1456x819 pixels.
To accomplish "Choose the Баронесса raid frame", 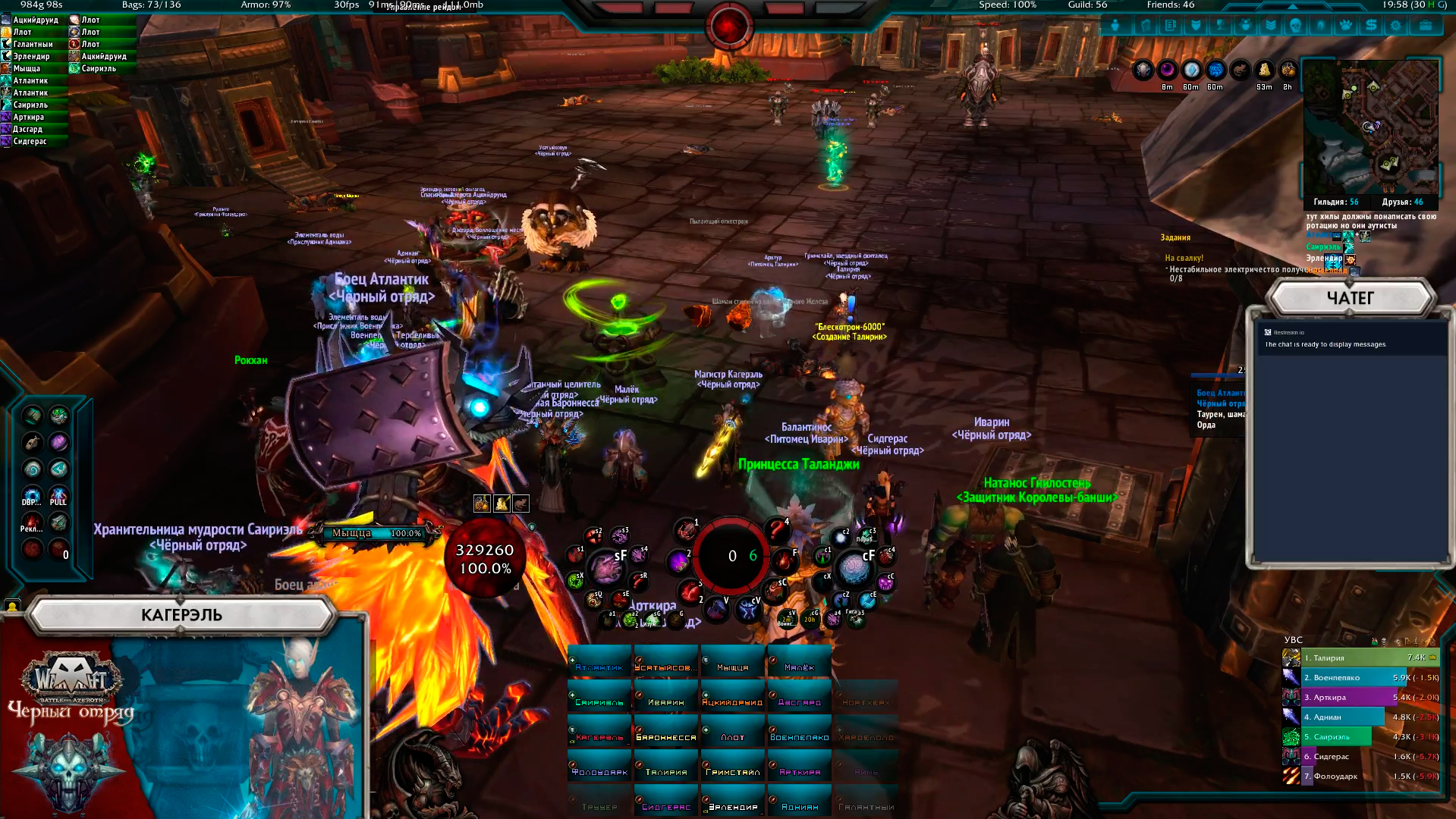I will [666, 736].
